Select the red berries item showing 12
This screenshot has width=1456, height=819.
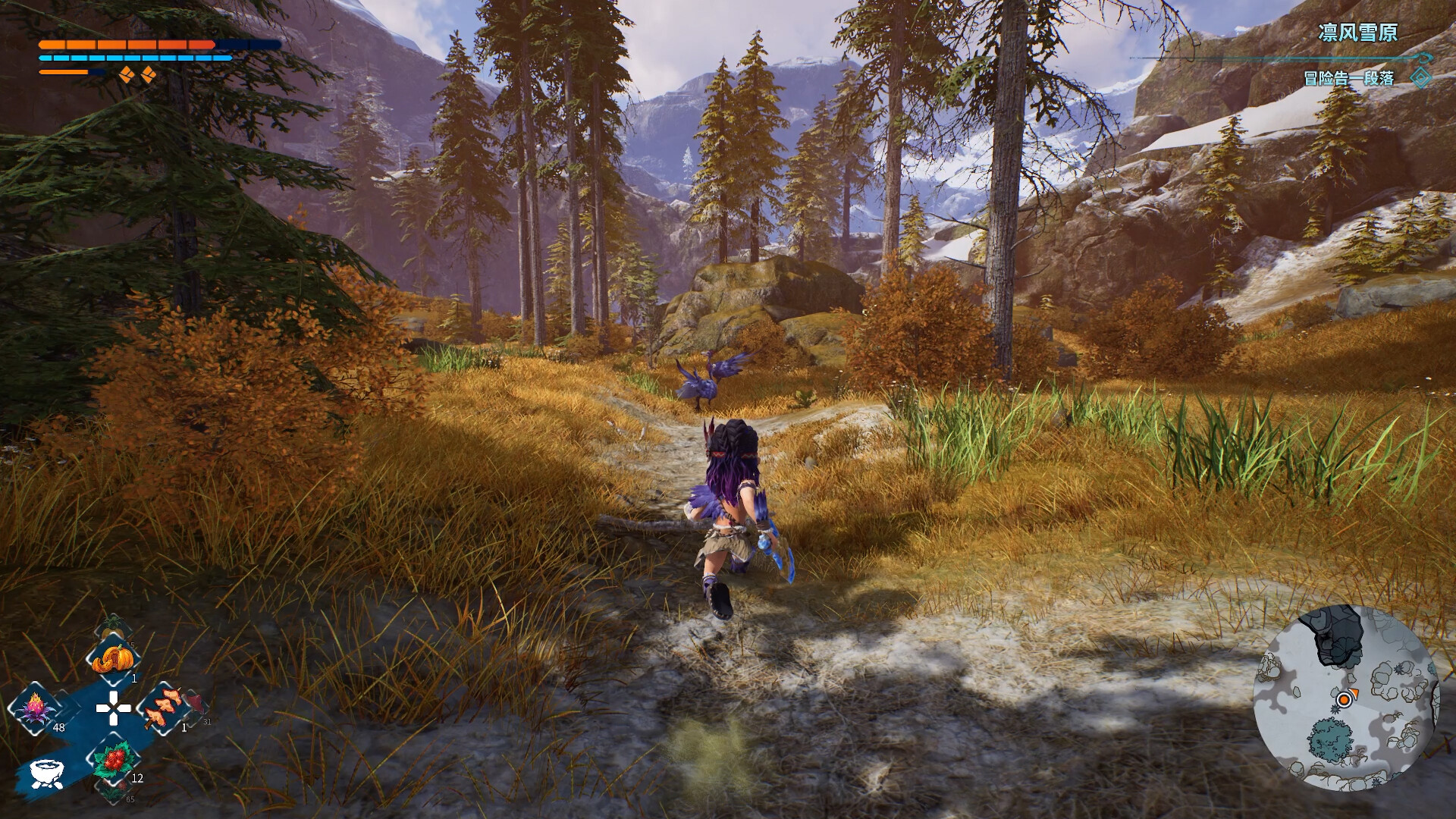coord(114,762)
